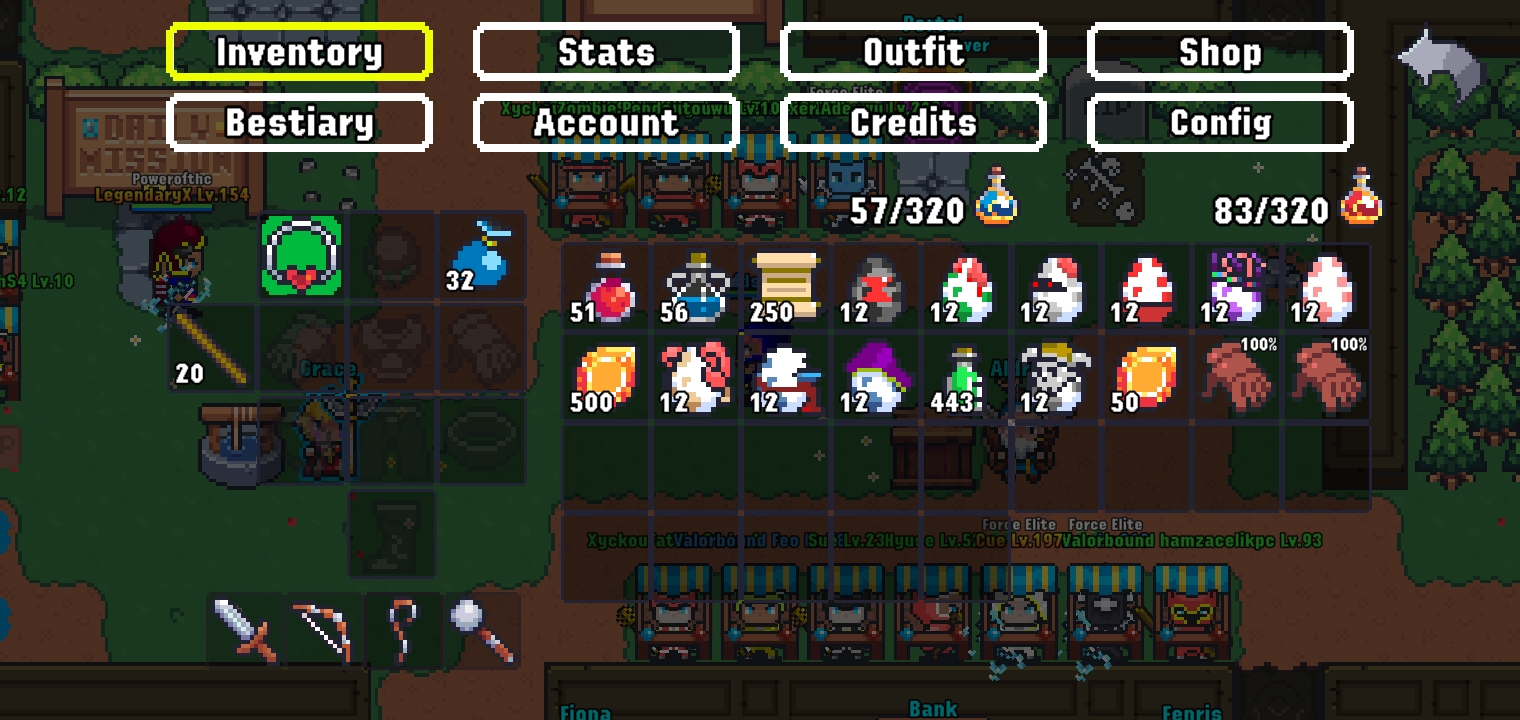Select the purple wizard pet egg
1520x720 pixels.
(874, 378)
